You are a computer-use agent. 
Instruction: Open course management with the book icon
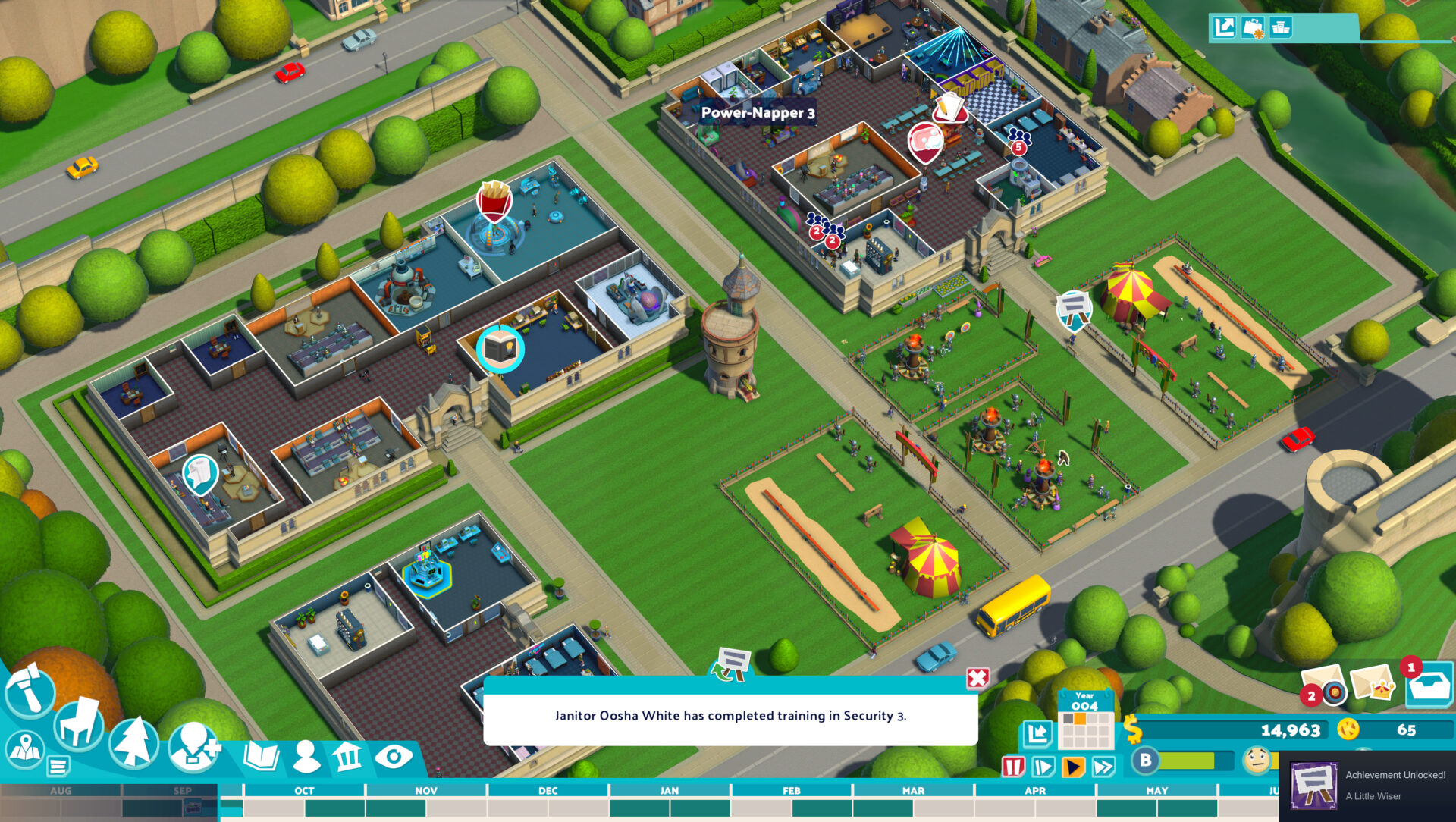[x=261, y=756]
